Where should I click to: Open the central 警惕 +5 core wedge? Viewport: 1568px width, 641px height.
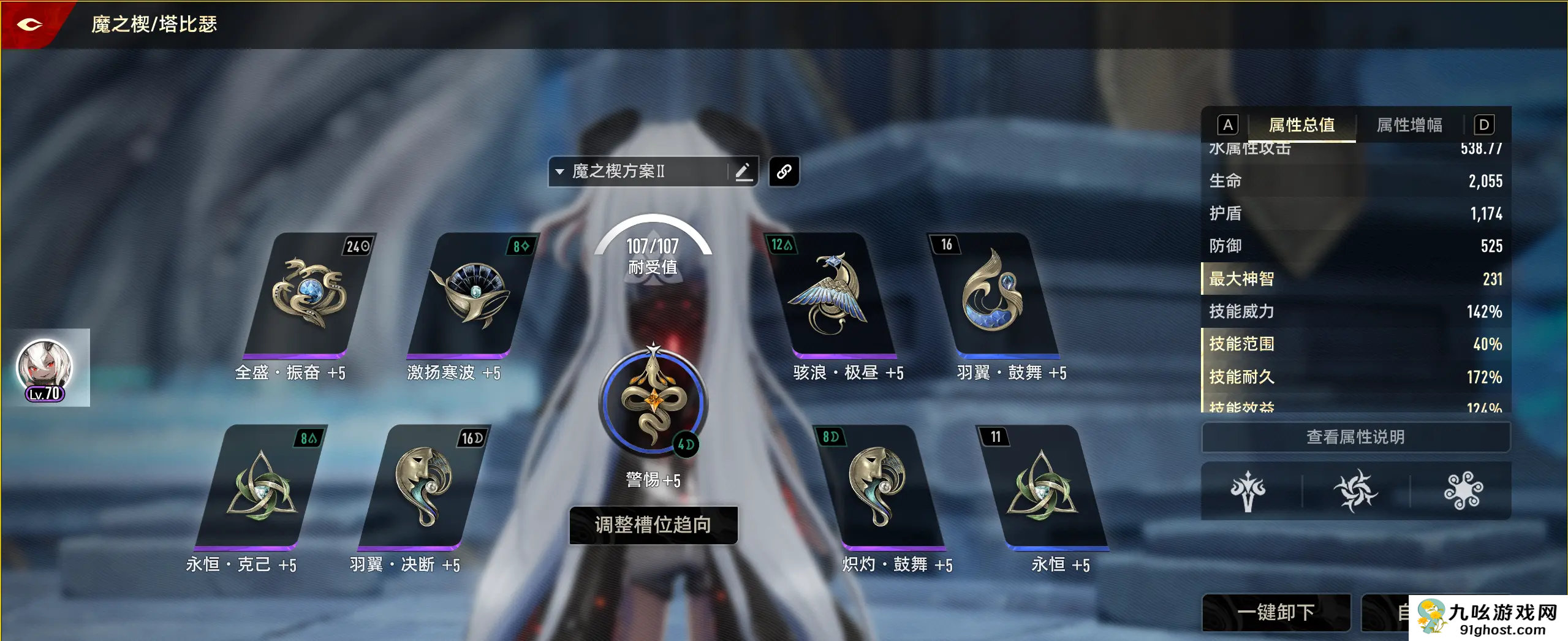pos(653,401)
